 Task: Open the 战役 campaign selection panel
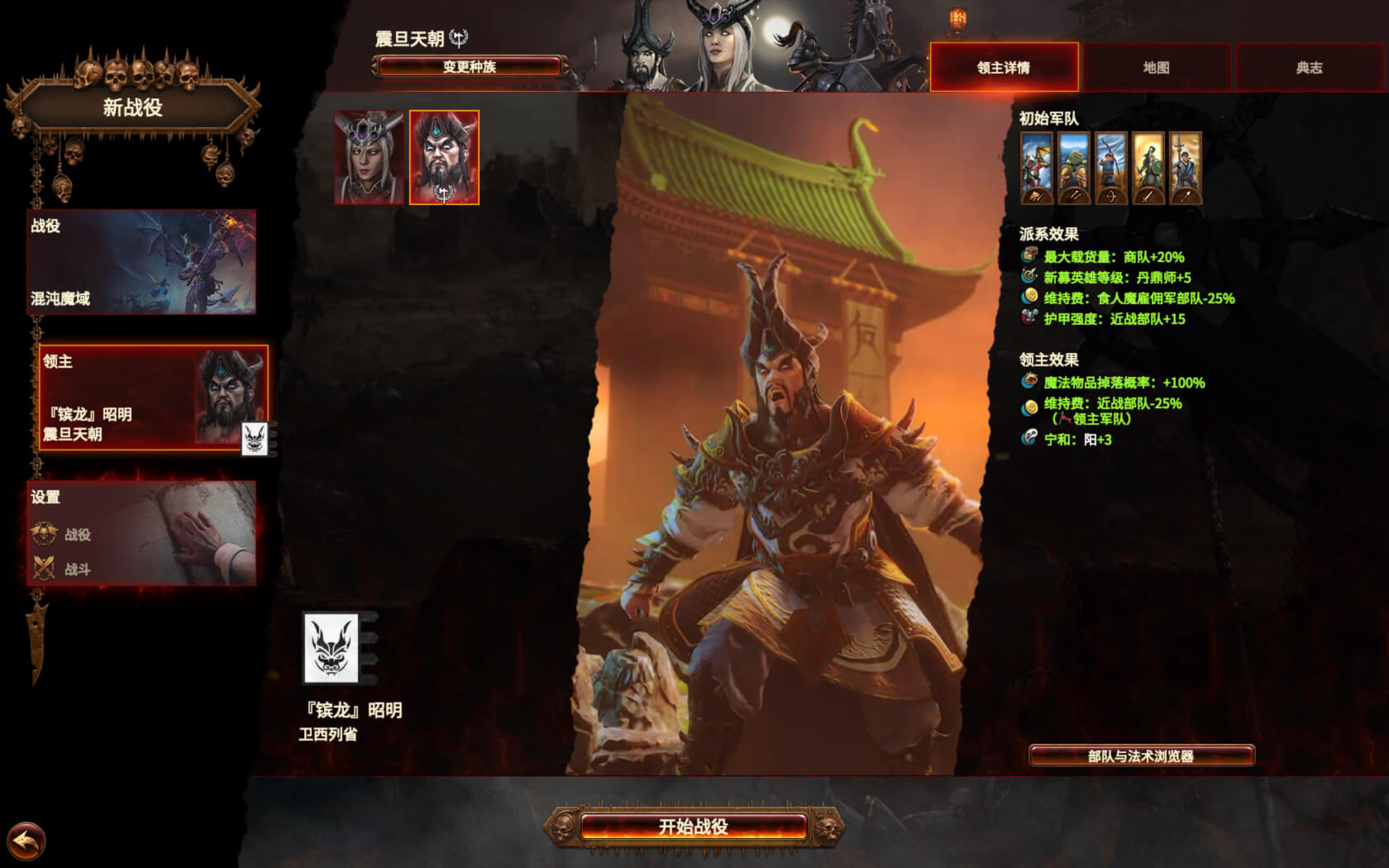(141, 261)
